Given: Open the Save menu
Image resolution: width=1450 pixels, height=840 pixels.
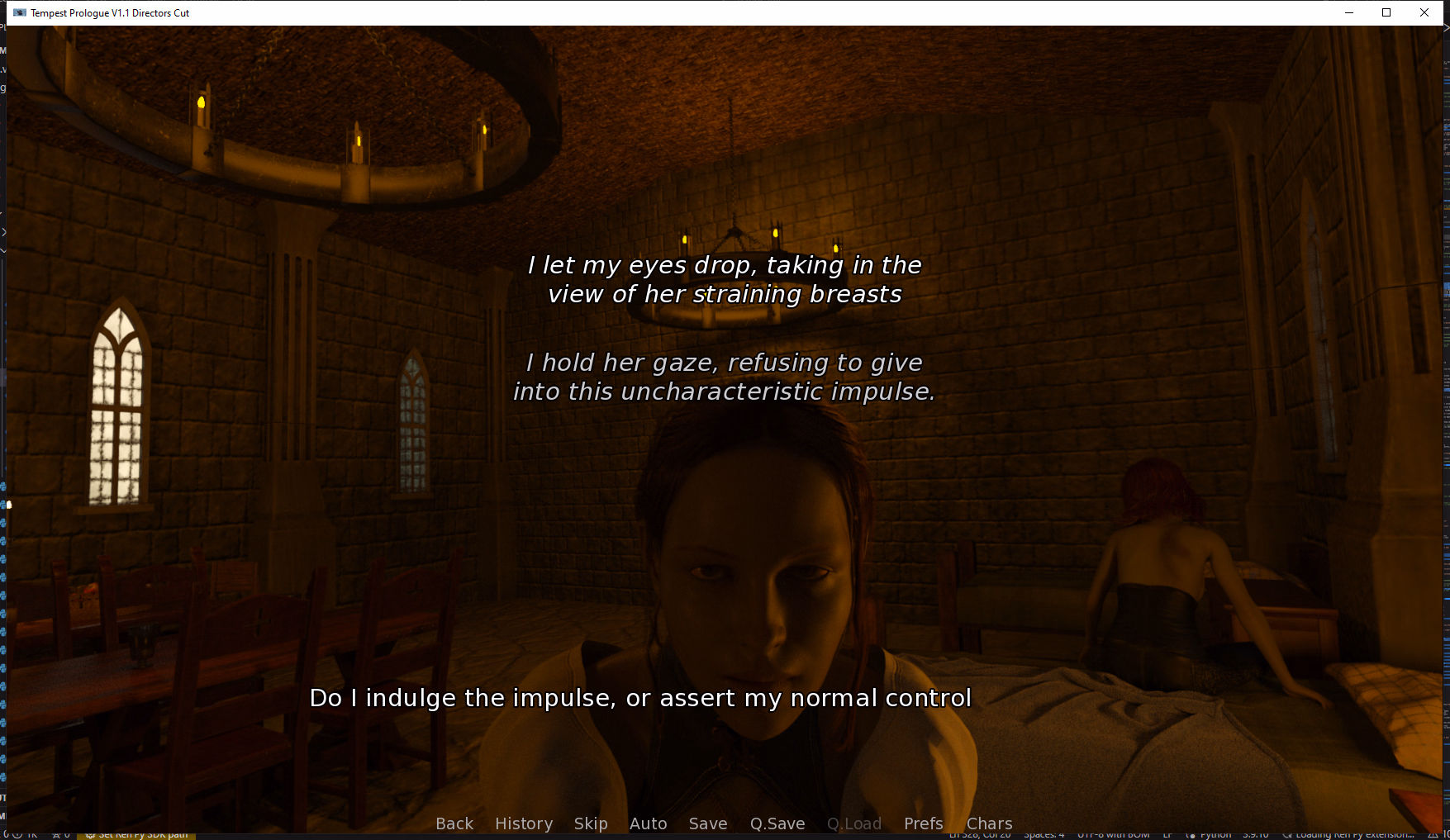Looking at the screenshot, I should point(708,823).
